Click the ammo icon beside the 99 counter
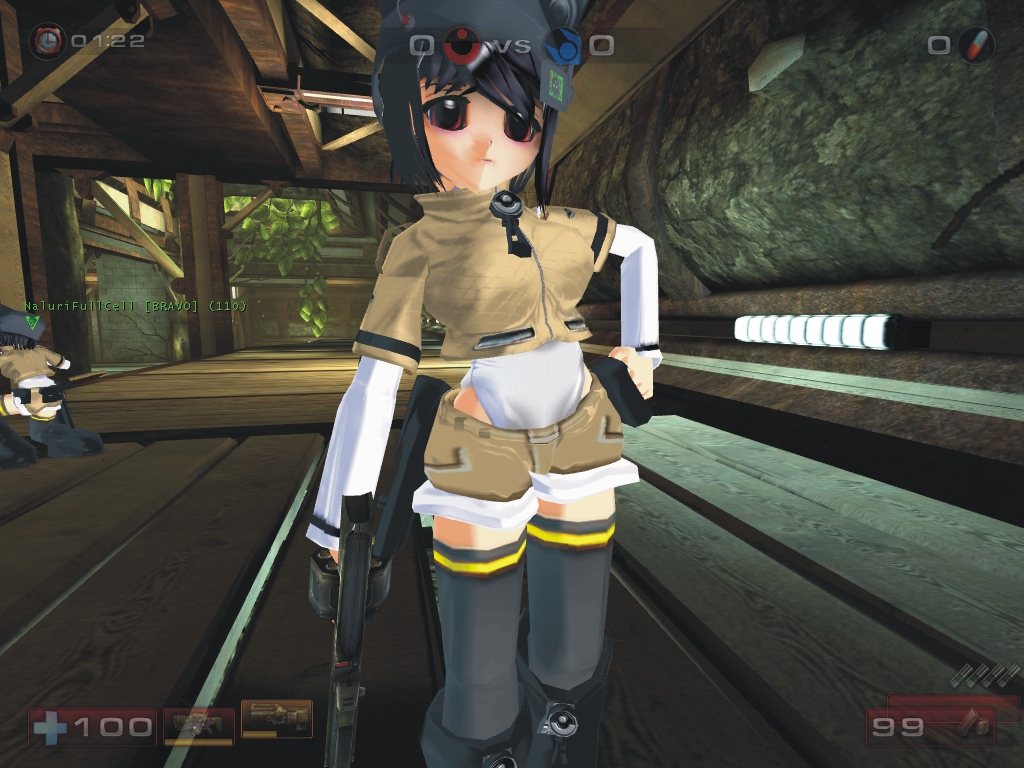Image resolution: width=1024 pixels, height=768 pixels. [969, 724]
